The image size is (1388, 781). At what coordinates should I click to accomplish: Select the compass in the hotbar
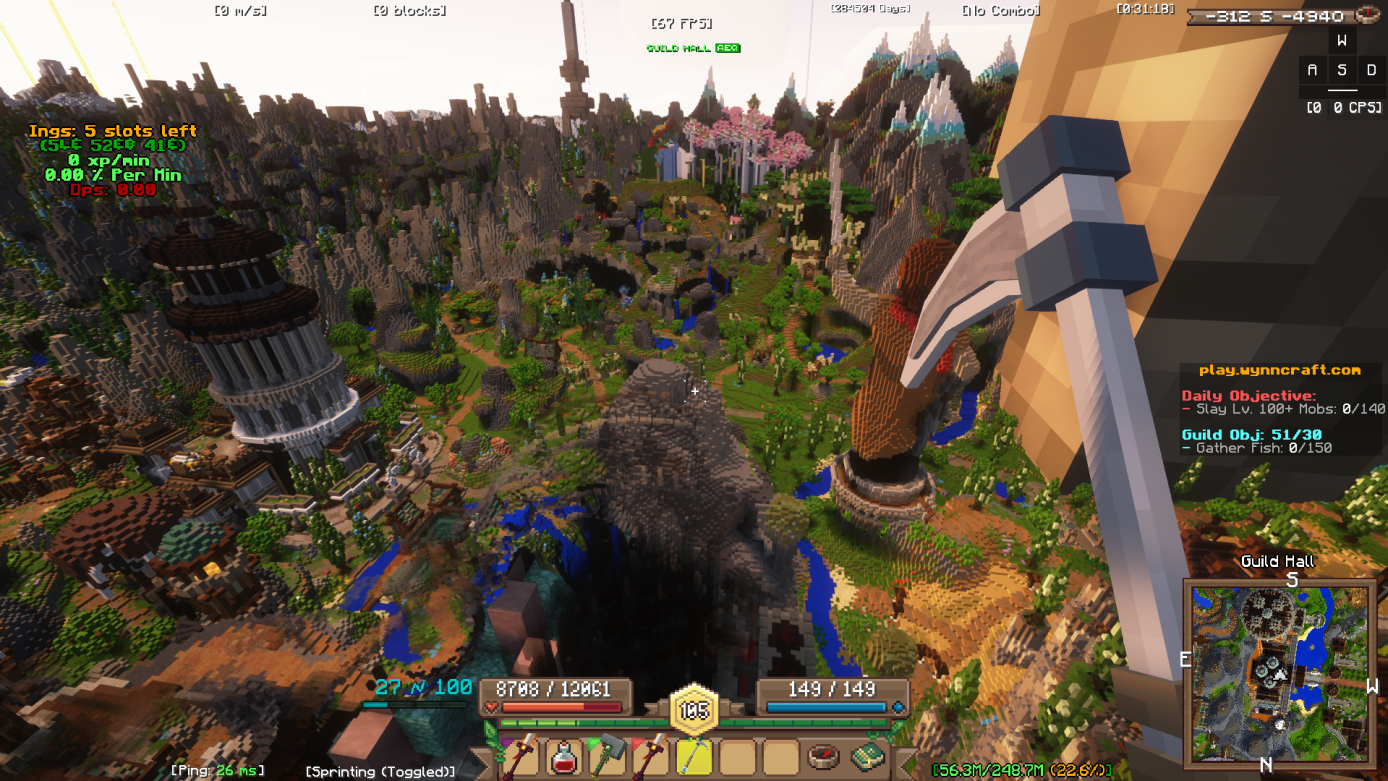(823, 757)
